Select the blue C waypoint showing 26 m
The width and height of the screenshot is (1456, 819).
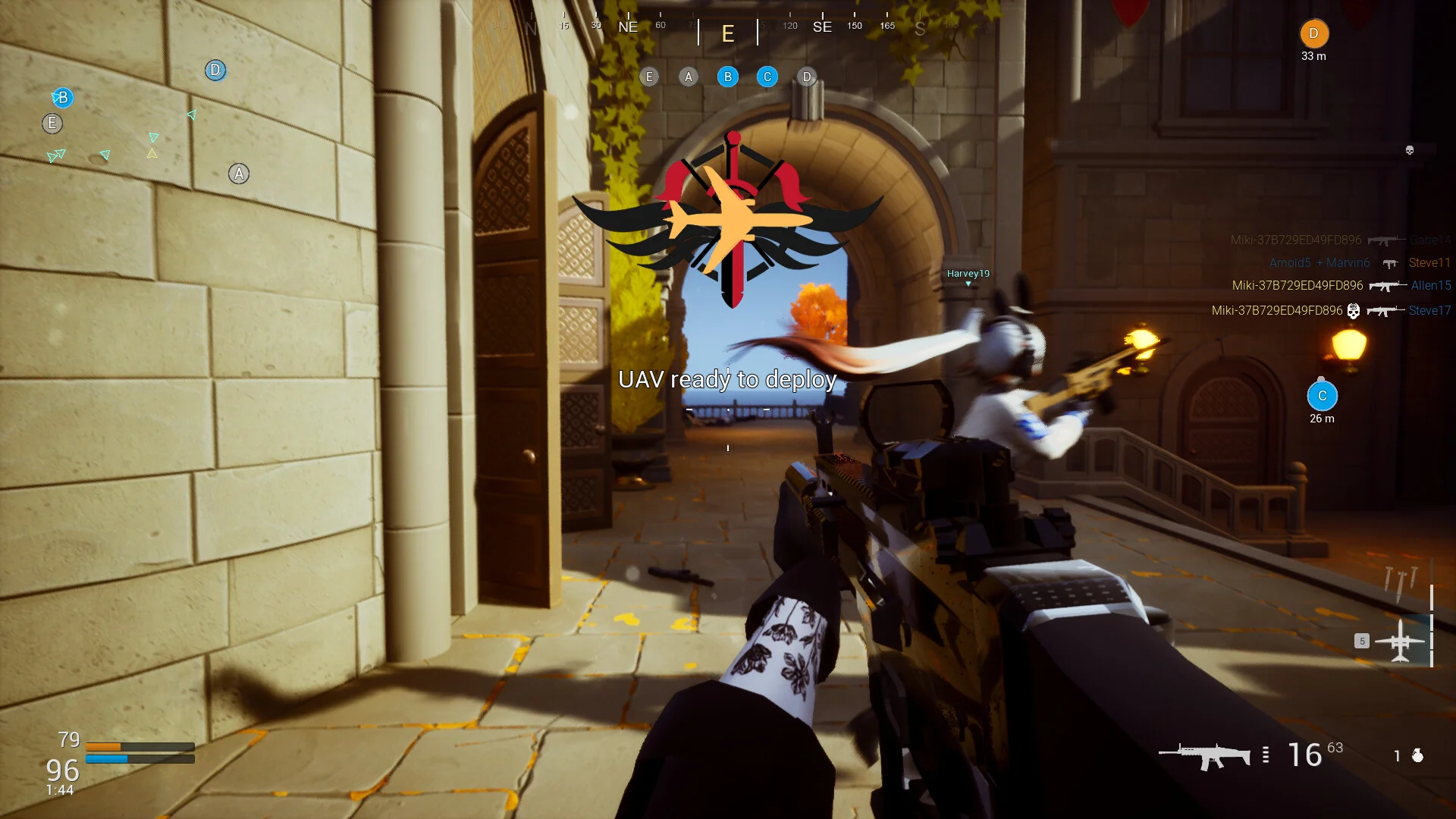1322,396
